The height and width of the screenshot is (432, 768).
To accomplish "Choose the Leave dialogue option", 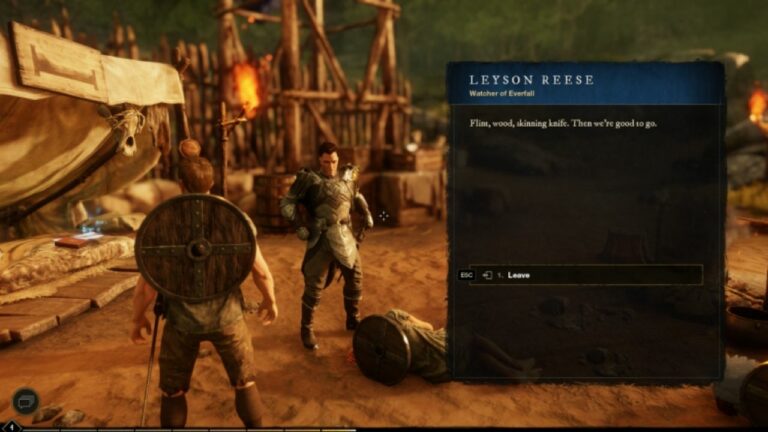I will tap(585, 275).
